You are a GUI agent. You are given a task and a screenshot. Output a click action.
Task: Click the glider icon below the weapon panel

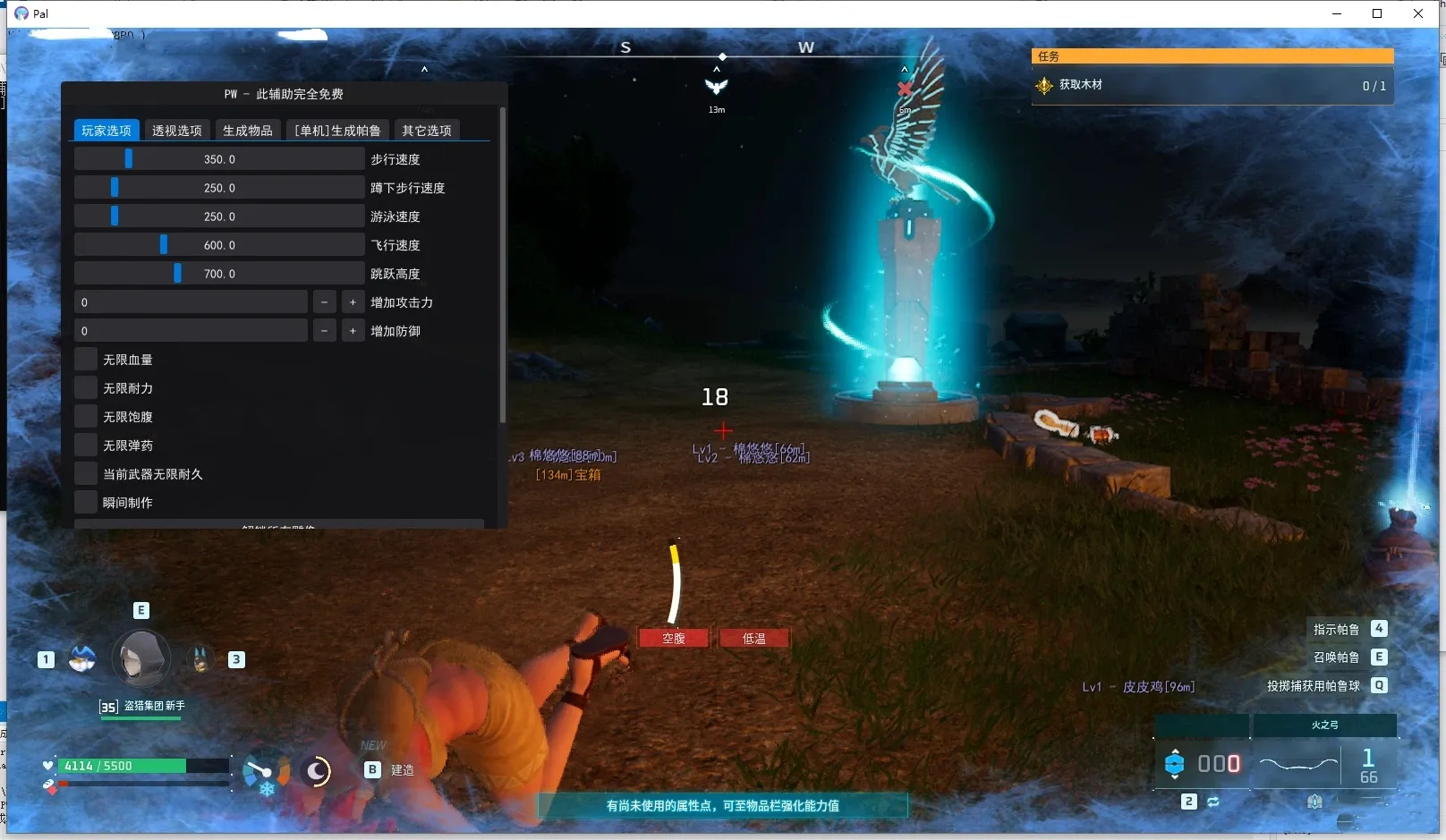pos(1314,802)
